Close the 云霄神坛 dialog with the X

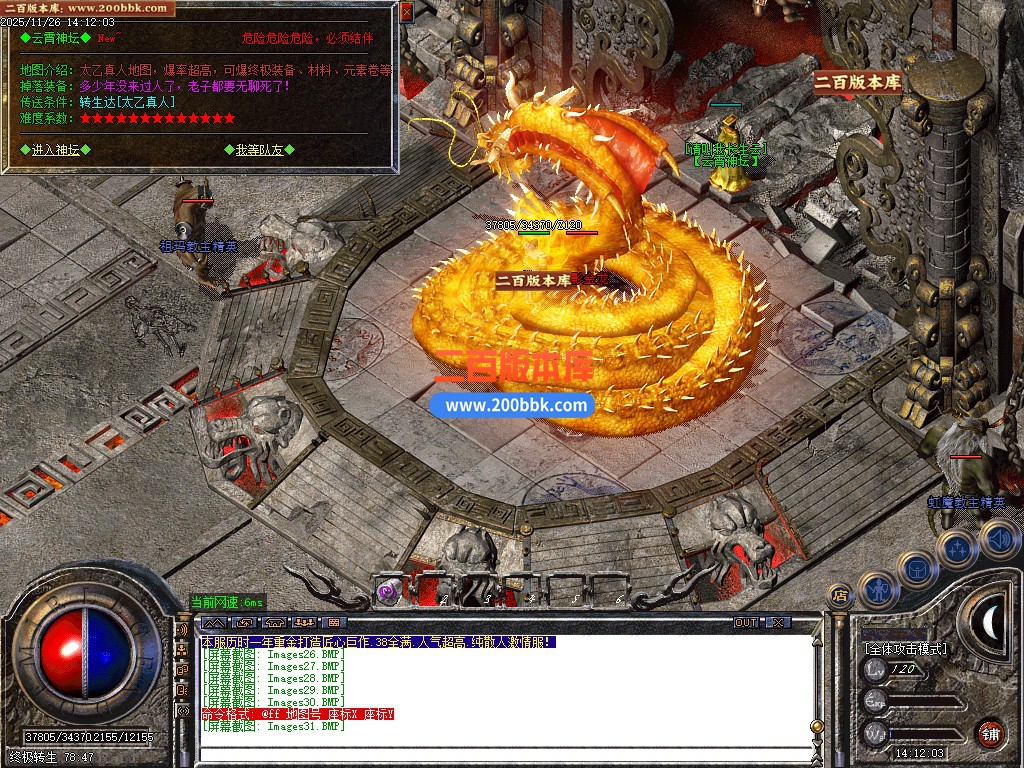pos(406,13)
